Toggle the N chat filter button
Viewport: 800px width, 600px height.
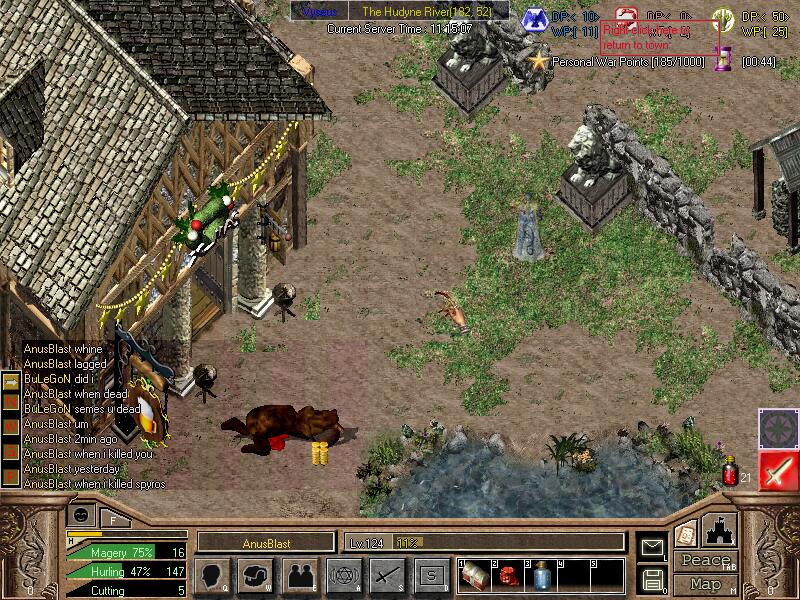click(x=12, y=400)
